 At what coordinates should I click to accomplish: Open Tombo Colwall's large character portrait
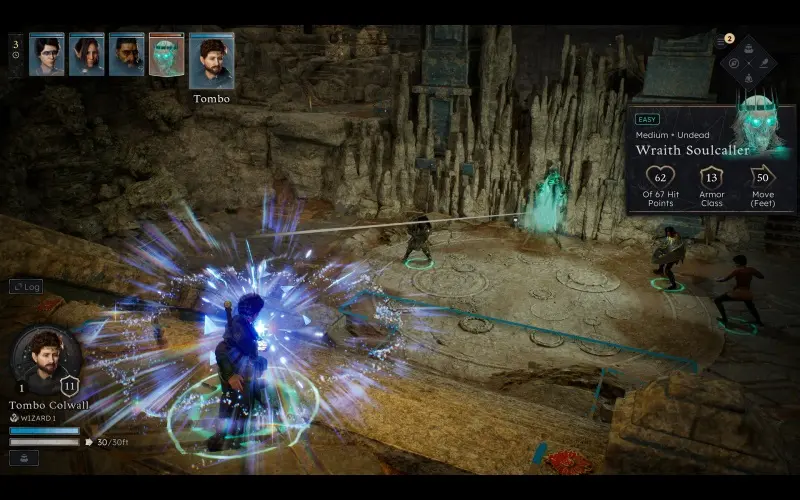pyautogui.click(x=45, y=357)
